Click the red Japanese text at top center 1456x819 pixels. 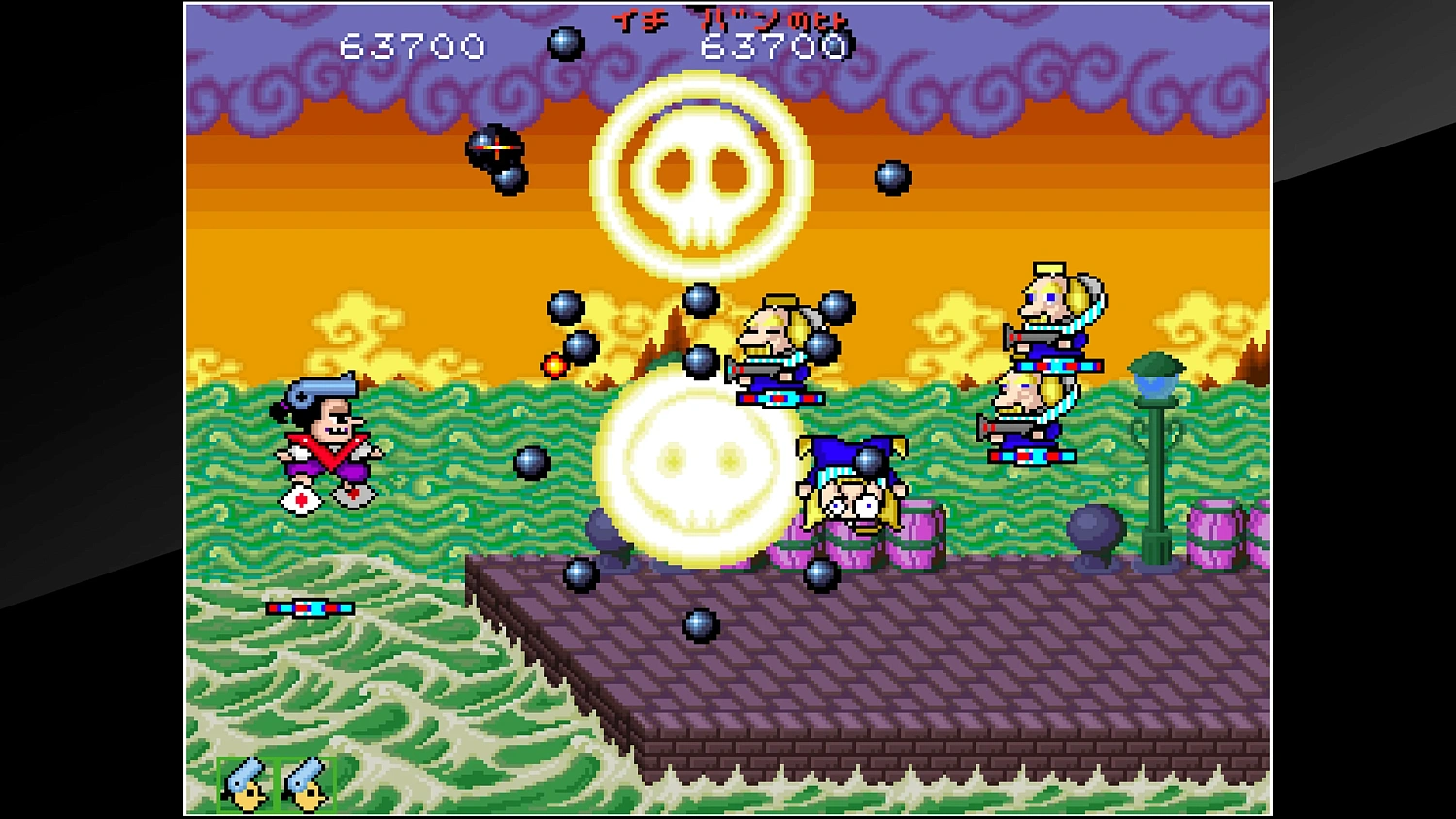pos(726,19)
